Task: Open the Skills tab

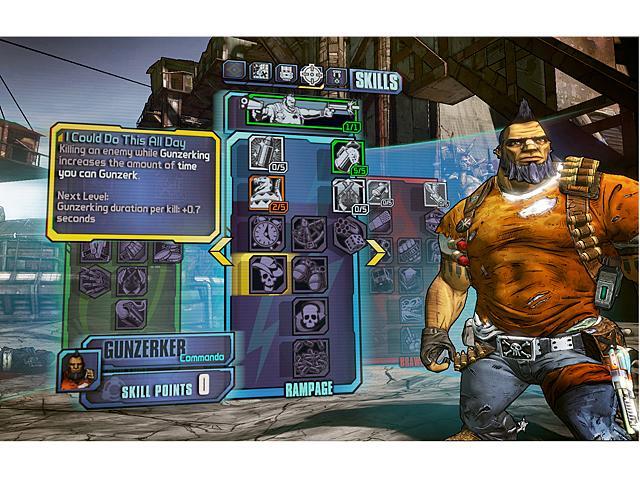Action: pos(375,81)
